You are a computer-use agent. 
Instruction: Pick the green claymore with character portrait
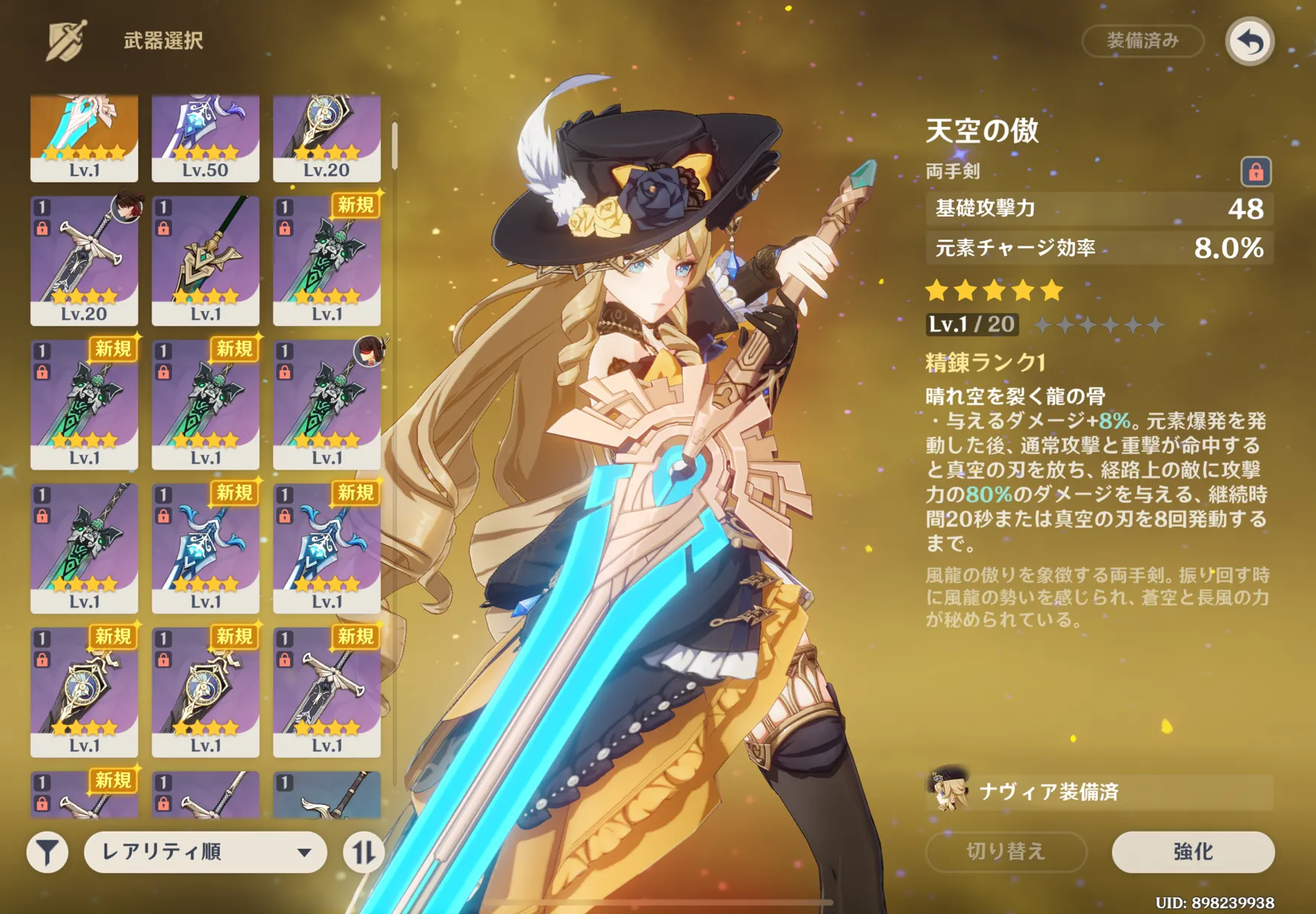pyautogui.click(x=327, y=404)
